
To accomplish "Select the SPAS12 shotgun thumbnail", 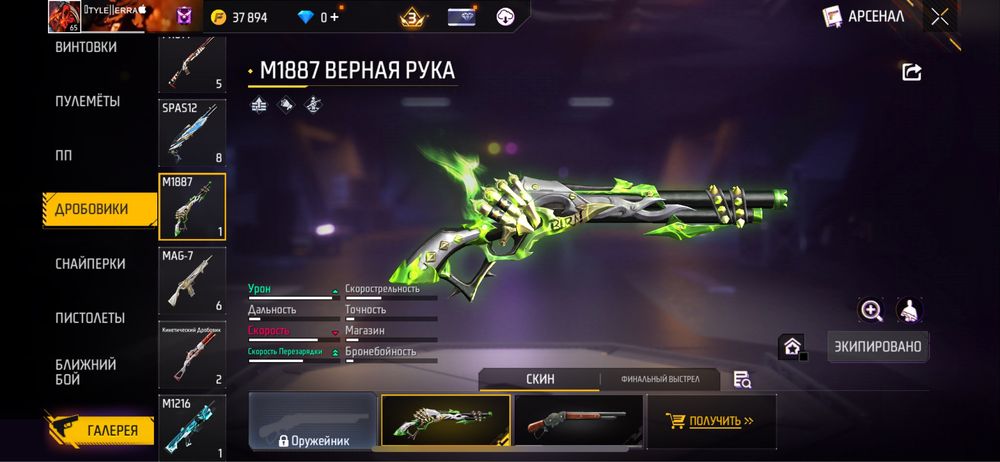I will click(192, 131).
